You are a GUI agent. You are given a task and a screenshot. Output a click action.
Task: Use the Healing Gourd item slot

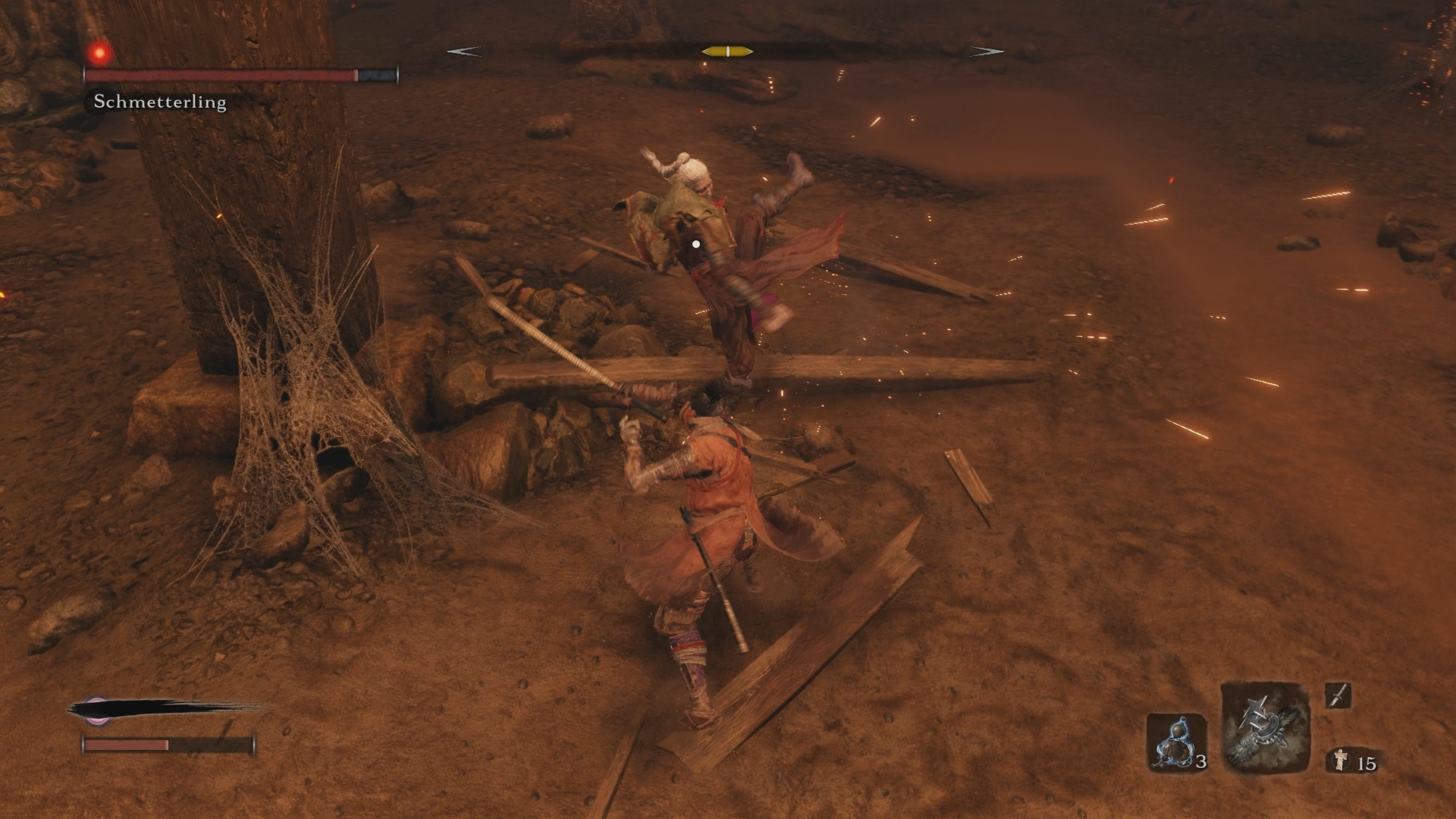(1175, 742)
